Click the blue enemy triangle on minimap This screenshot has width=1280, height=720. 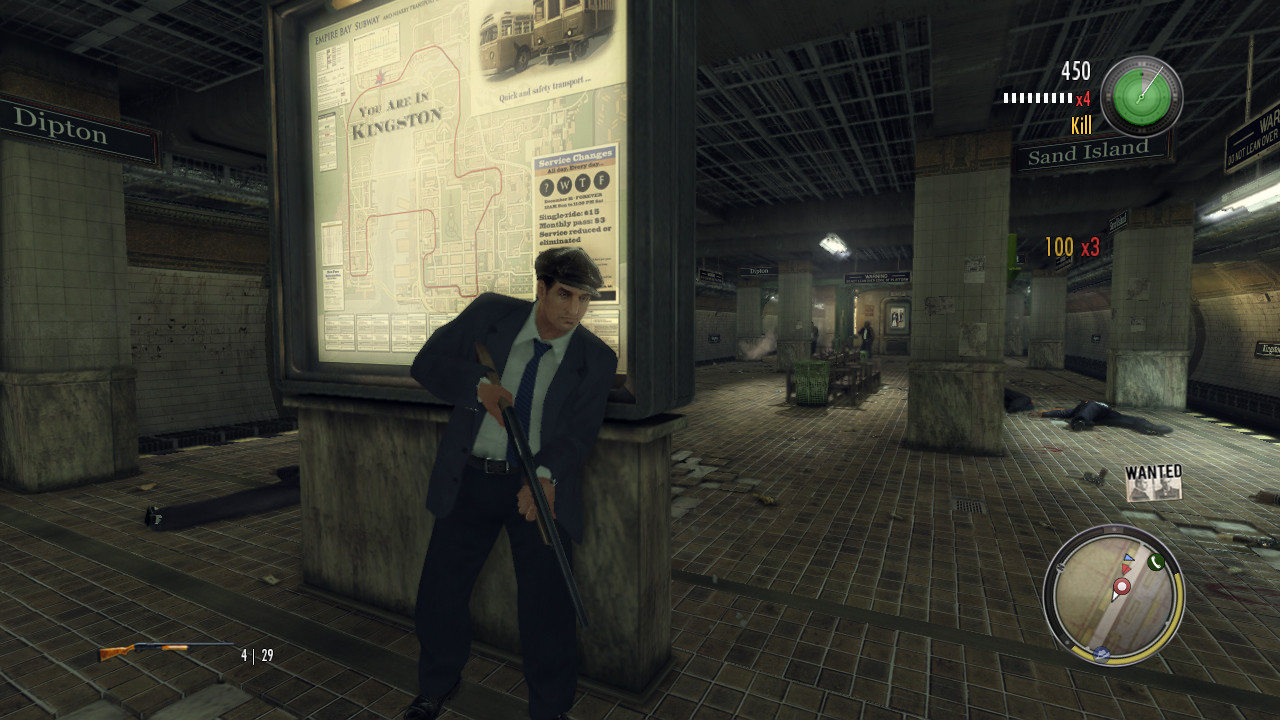[1127, 558]
